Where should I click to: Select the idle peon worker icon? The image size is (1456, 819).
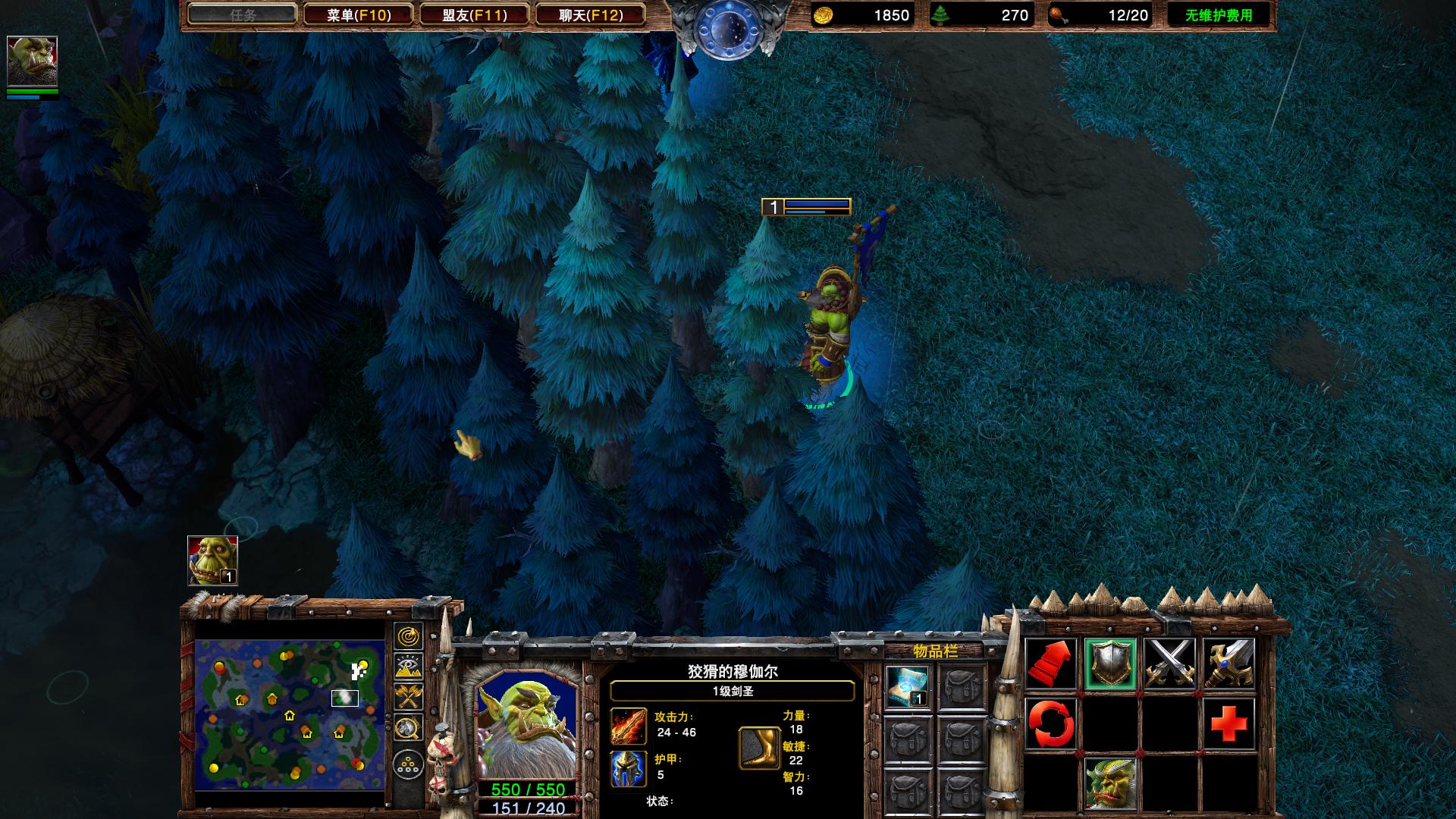(x=212, y=560)
